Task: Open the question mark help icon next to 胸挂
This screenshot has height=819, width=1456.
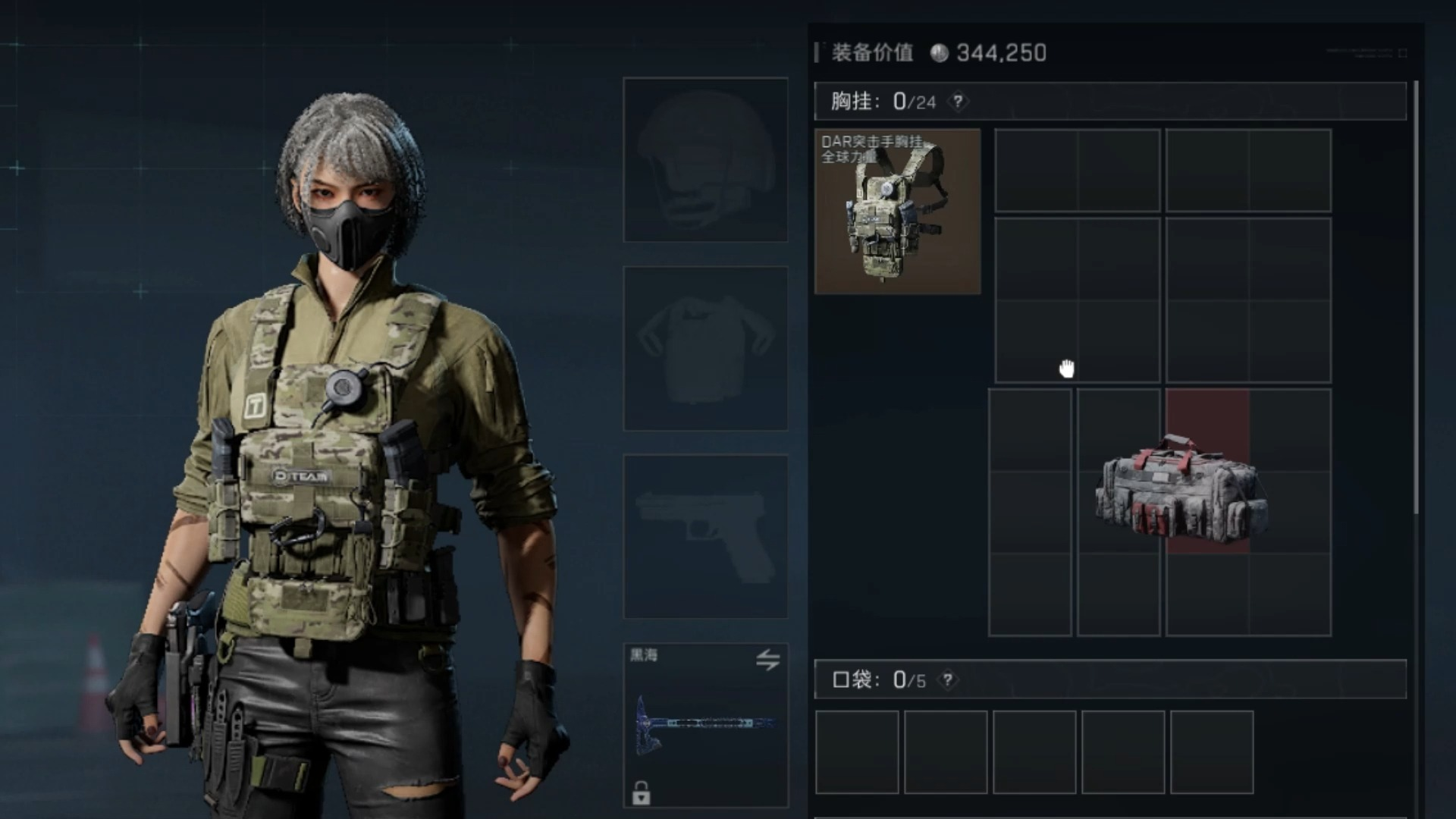Action: coord(959,99)
